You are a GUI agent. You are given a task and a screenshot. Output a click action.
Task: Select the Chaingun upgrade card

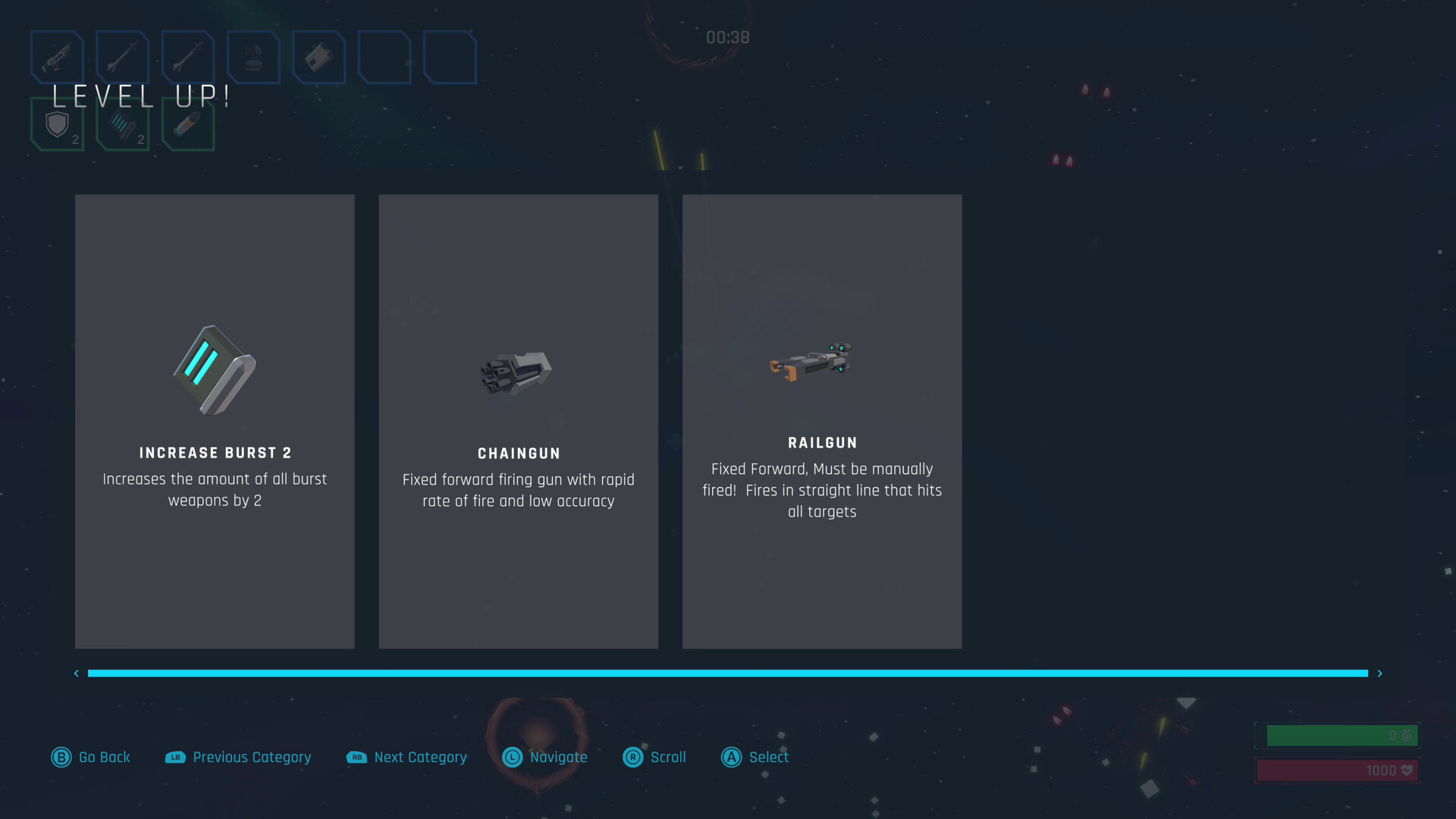pos(518,421)
